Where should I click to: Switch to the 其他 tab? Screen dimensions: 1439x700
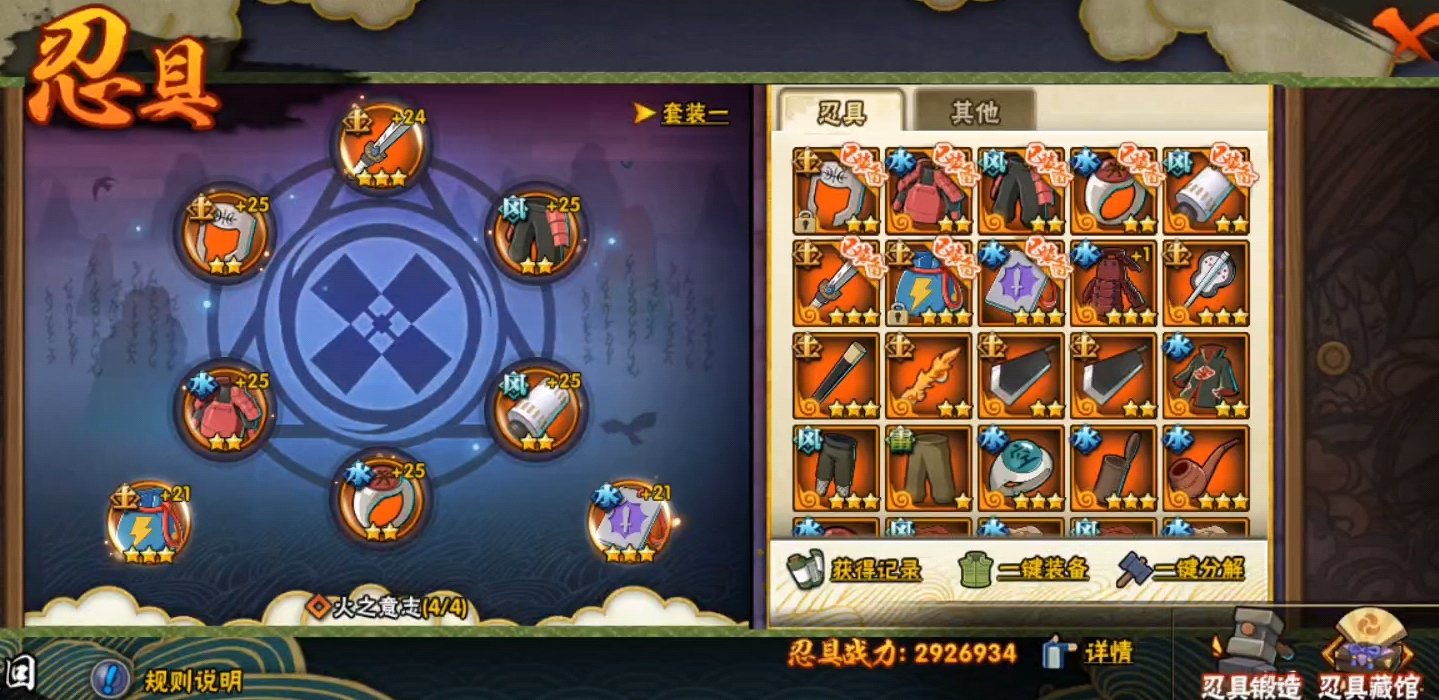[x=974, y=112]
